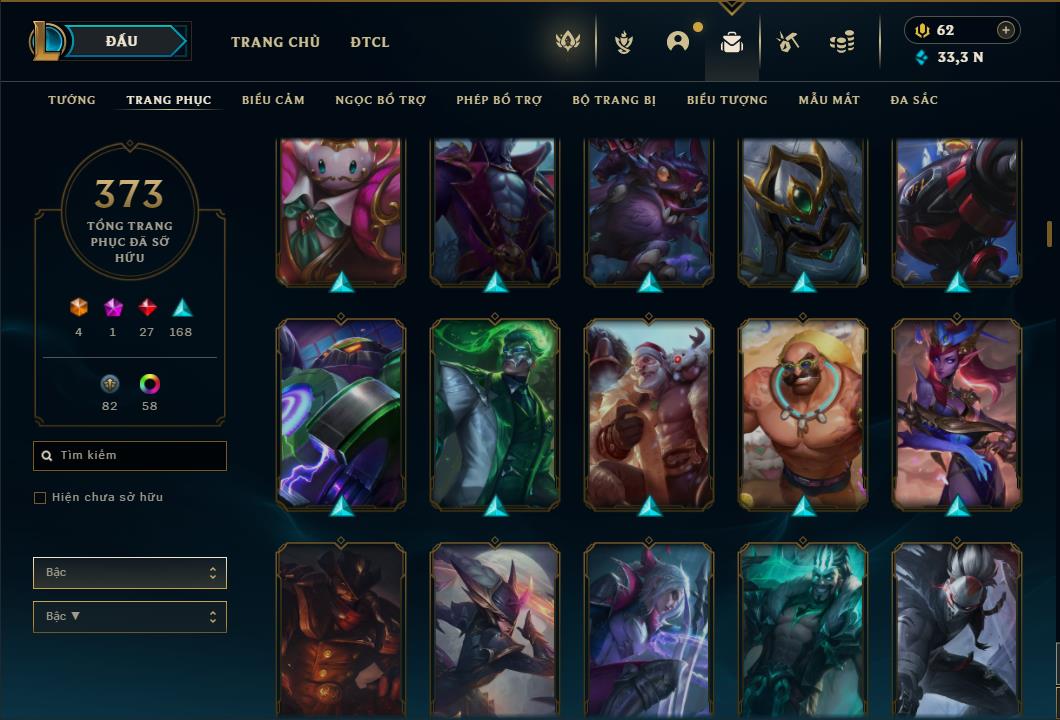Switch to the ĐA SẮC tab
1060x720 pixels.
(914, 100)
